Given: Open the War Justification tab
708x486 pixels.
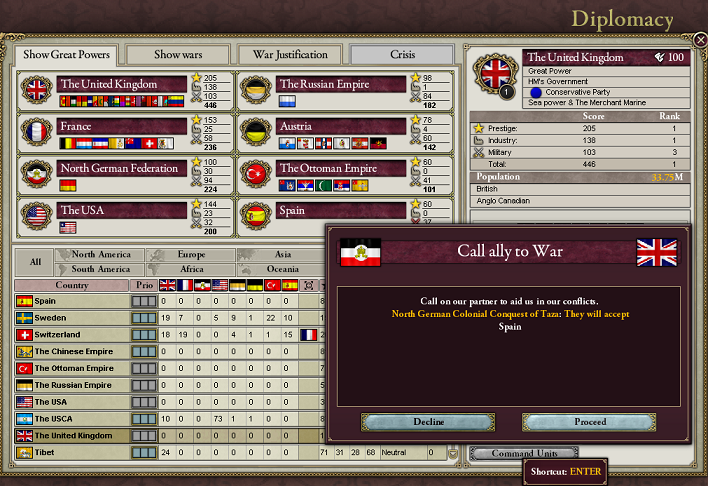Looking at the screenshot, I should coord(290,54).
